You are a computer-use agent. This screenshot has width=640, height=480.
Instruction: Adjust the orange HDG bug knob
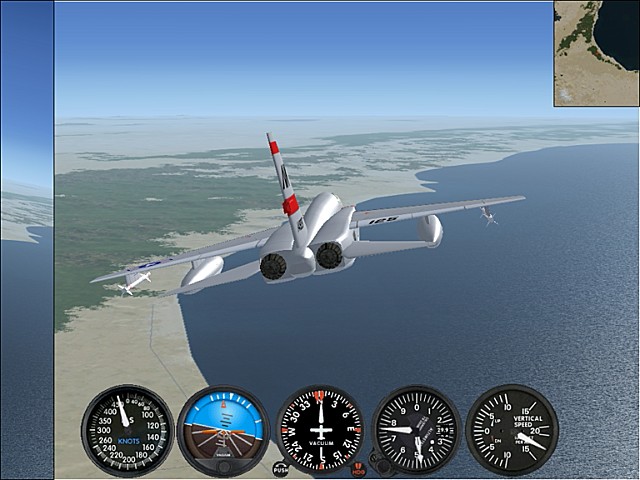(x=359, y=468)
